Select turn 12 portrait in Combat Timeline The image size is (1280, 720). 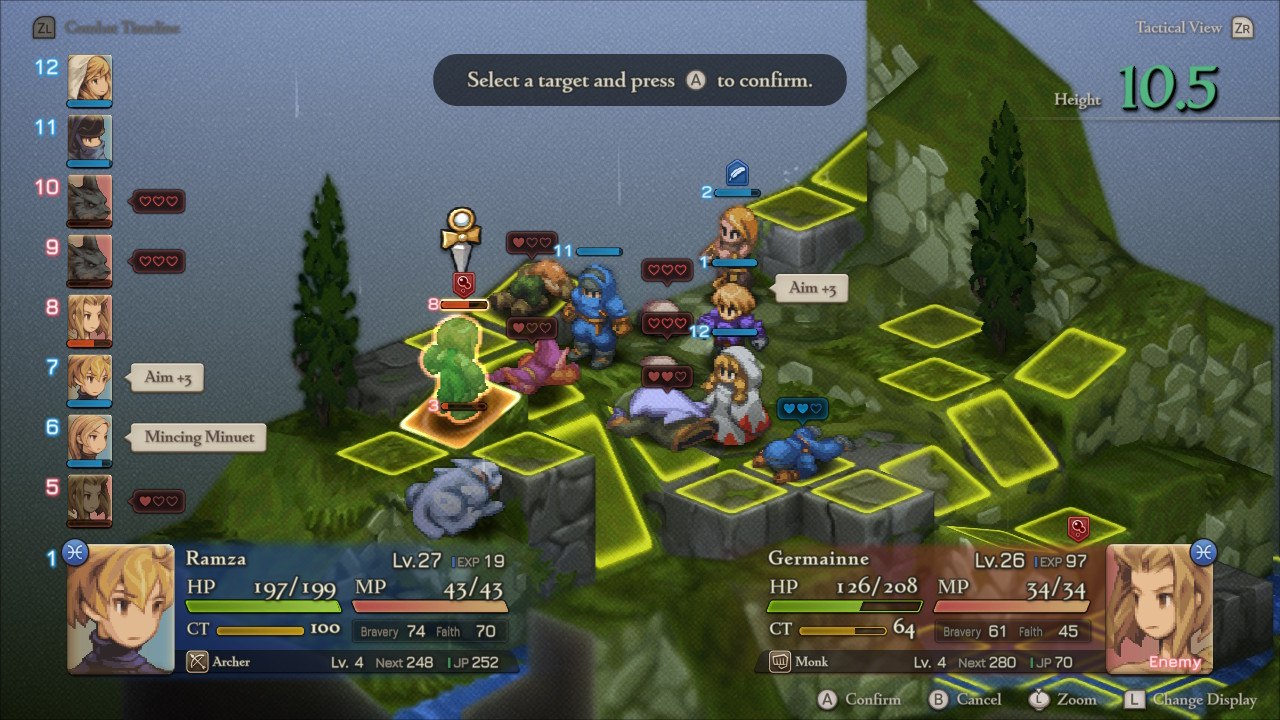[x=89, y=78]
